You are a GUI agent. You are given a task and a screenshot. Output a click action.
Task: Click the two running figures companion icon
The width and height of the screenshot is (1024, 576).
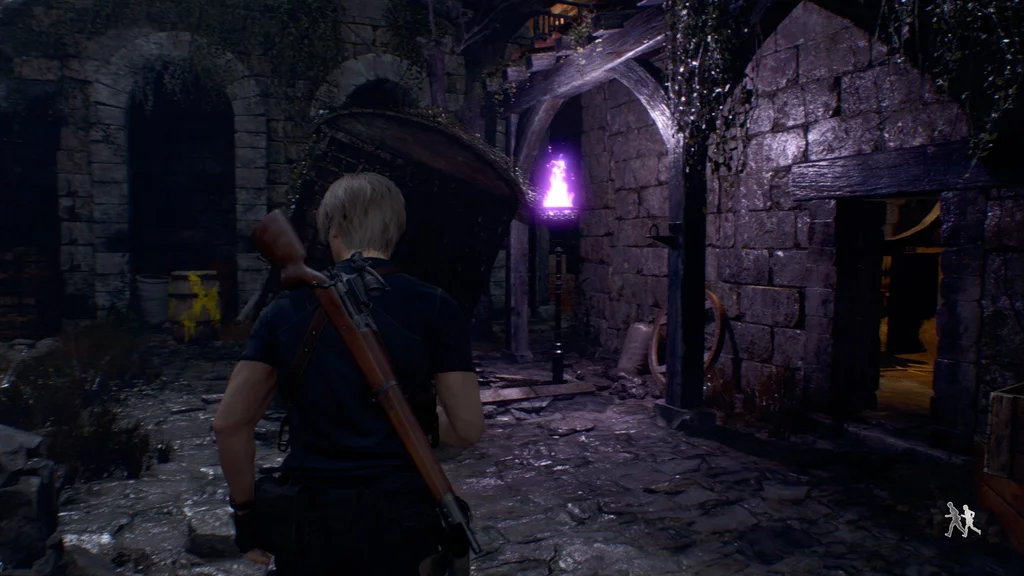(962, 520)
